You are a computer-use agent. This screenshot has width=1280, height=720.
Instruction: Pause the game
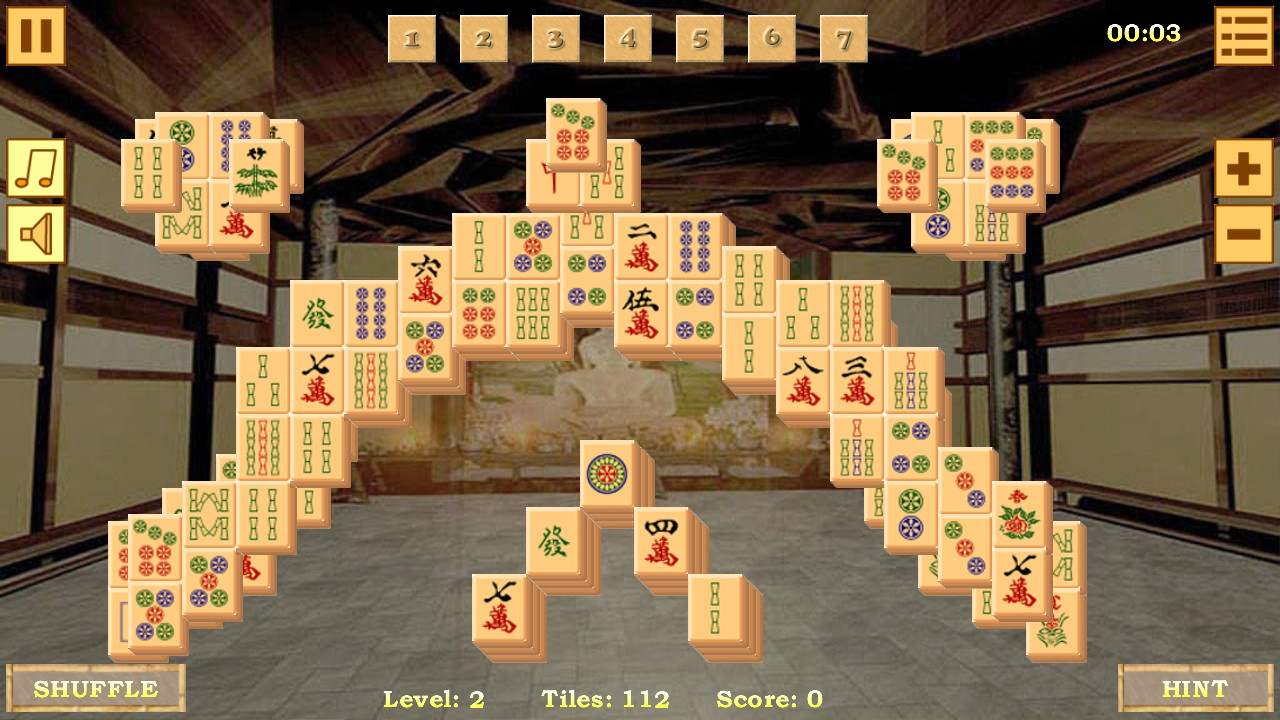pyautogui.click(x=35, y=36)
